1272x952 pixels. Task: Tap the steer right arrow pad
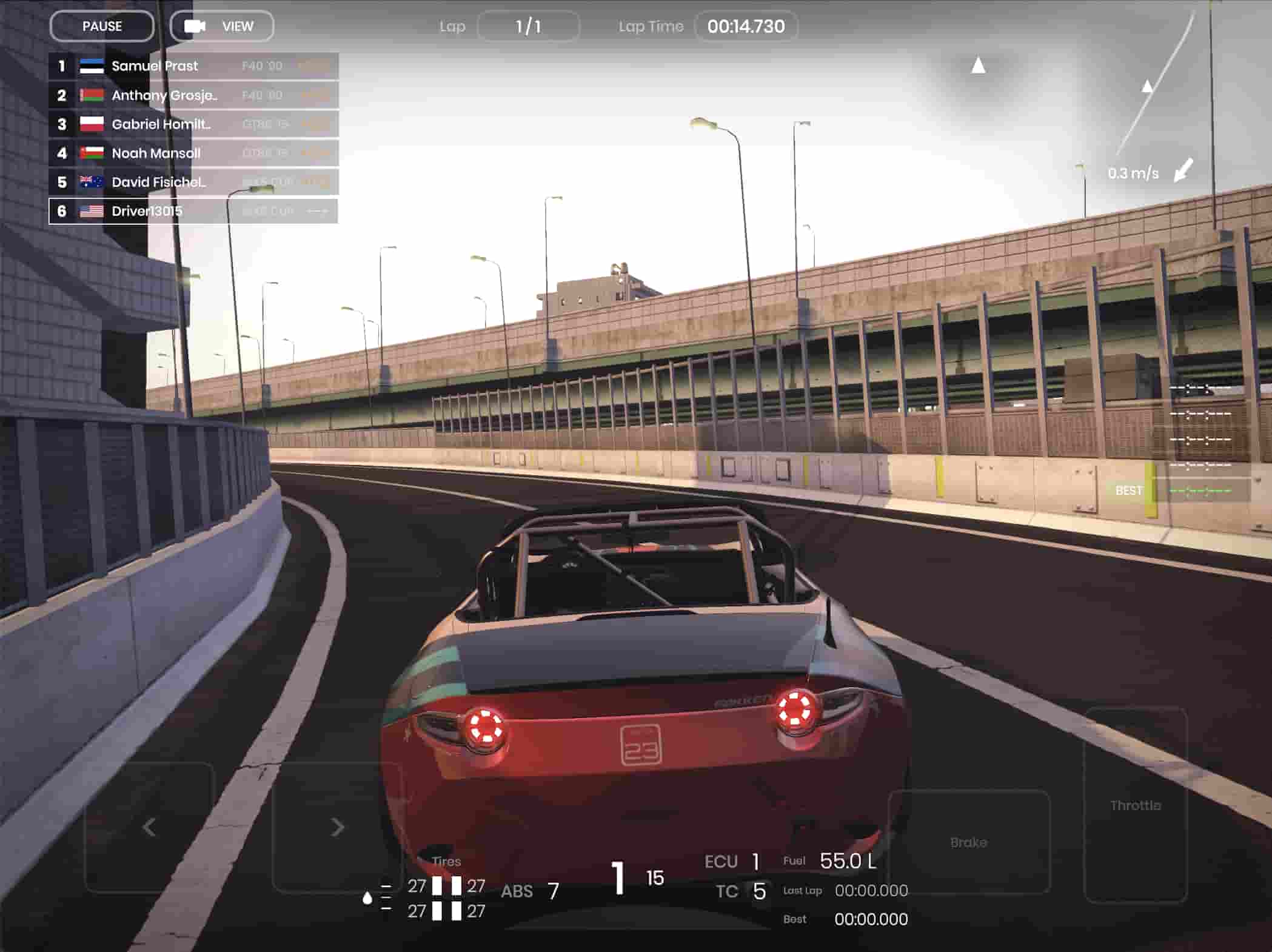tap(337, 827)
